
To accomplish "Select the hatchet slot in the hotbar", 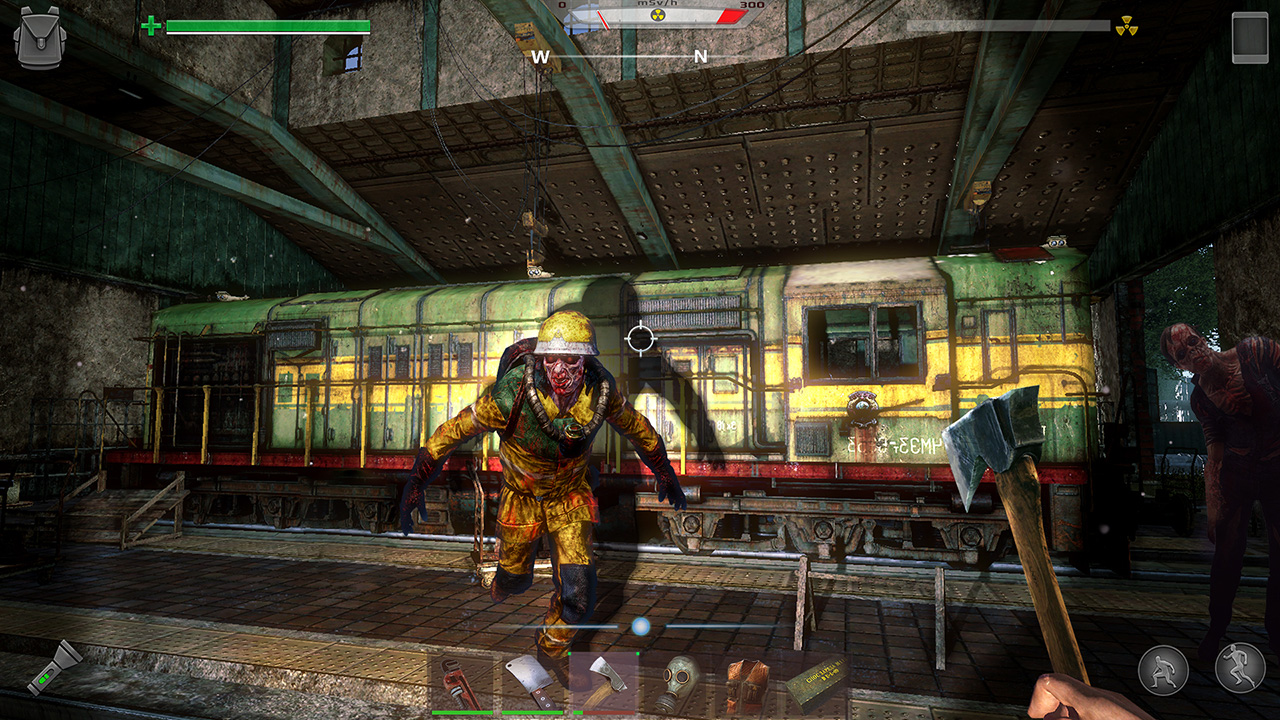I will pyautogui.click(x=604, y=680).
